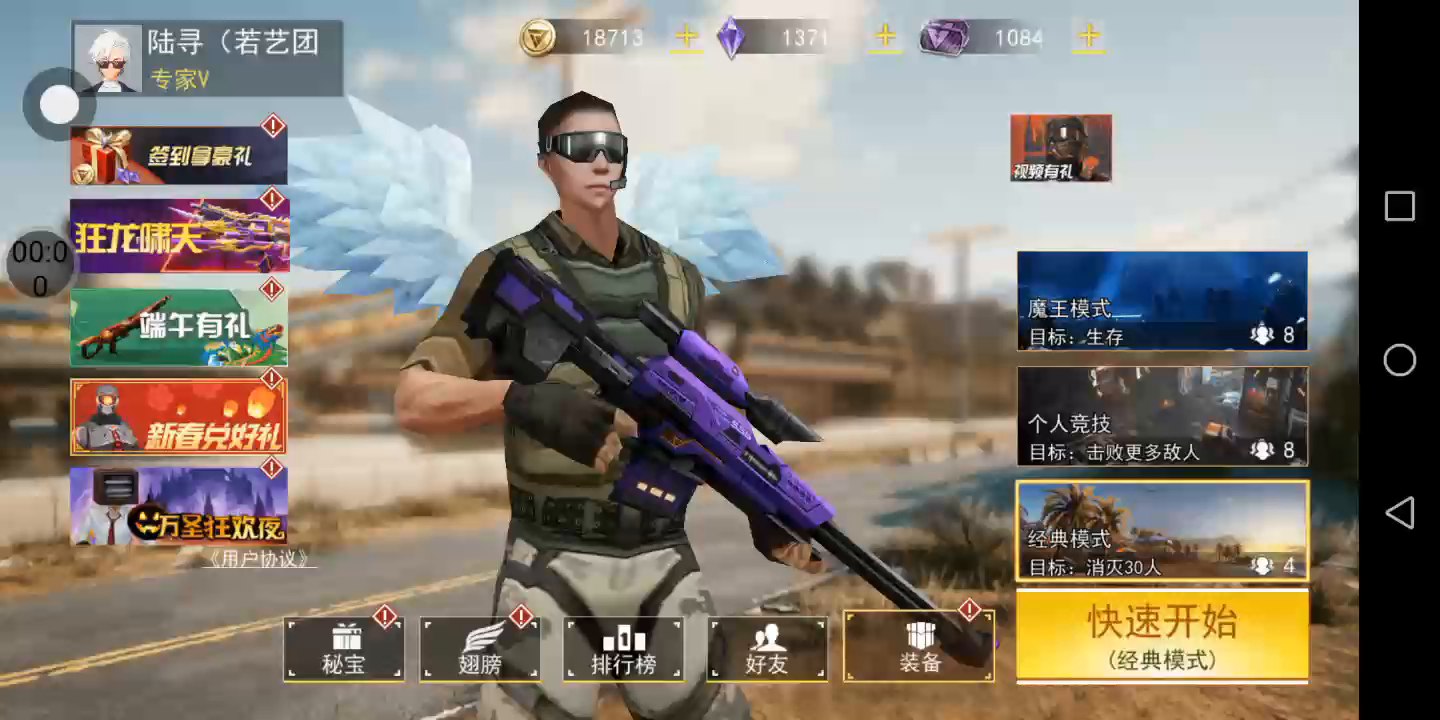Viewport: 1440px width, 720px height.
Task: Show the 排行榜 leaderboard
Action: pyautogui.click(x=623, y=649)
